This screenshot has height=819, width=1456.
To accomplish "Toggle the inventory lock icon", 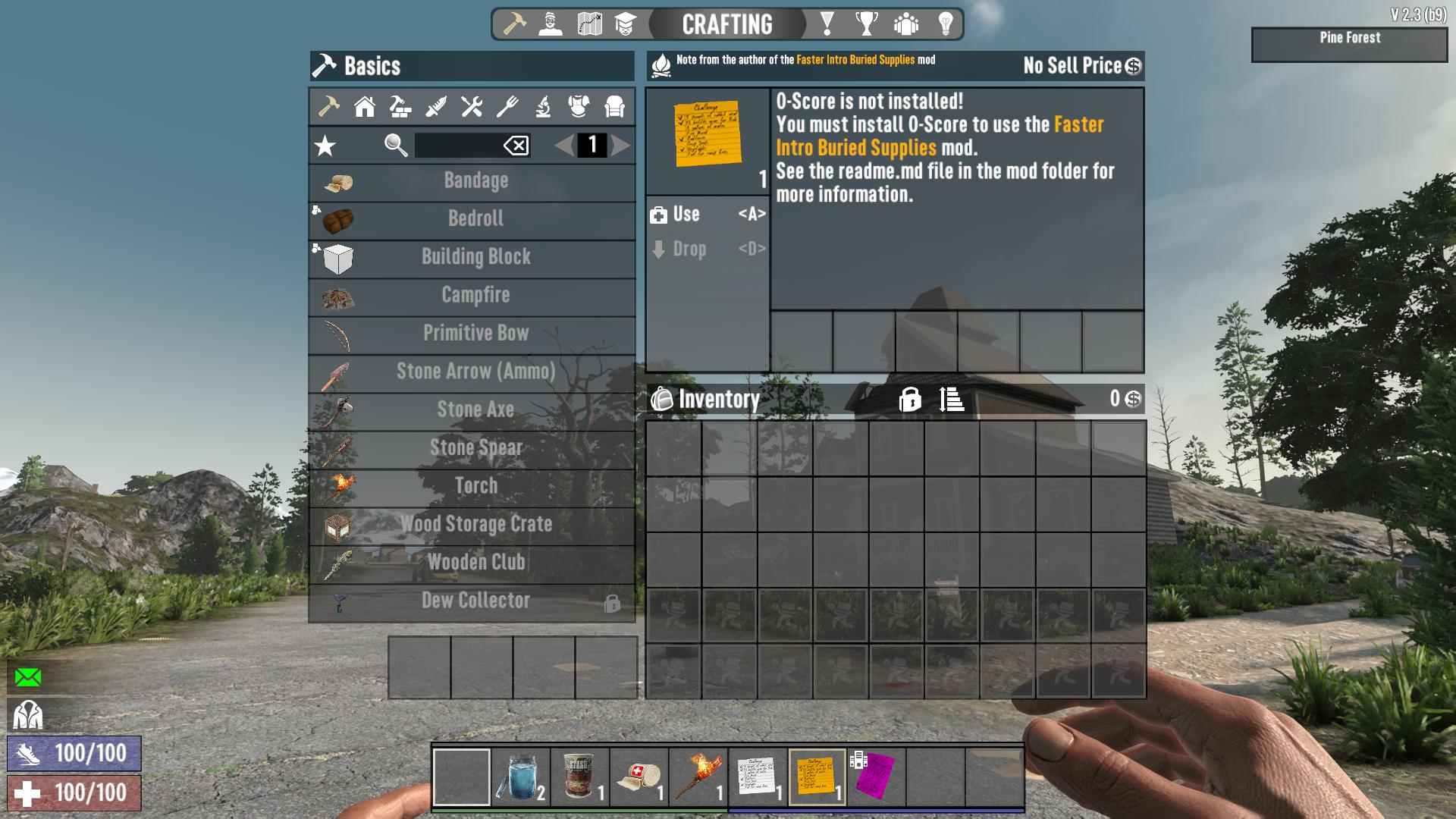I will (909, 399).
